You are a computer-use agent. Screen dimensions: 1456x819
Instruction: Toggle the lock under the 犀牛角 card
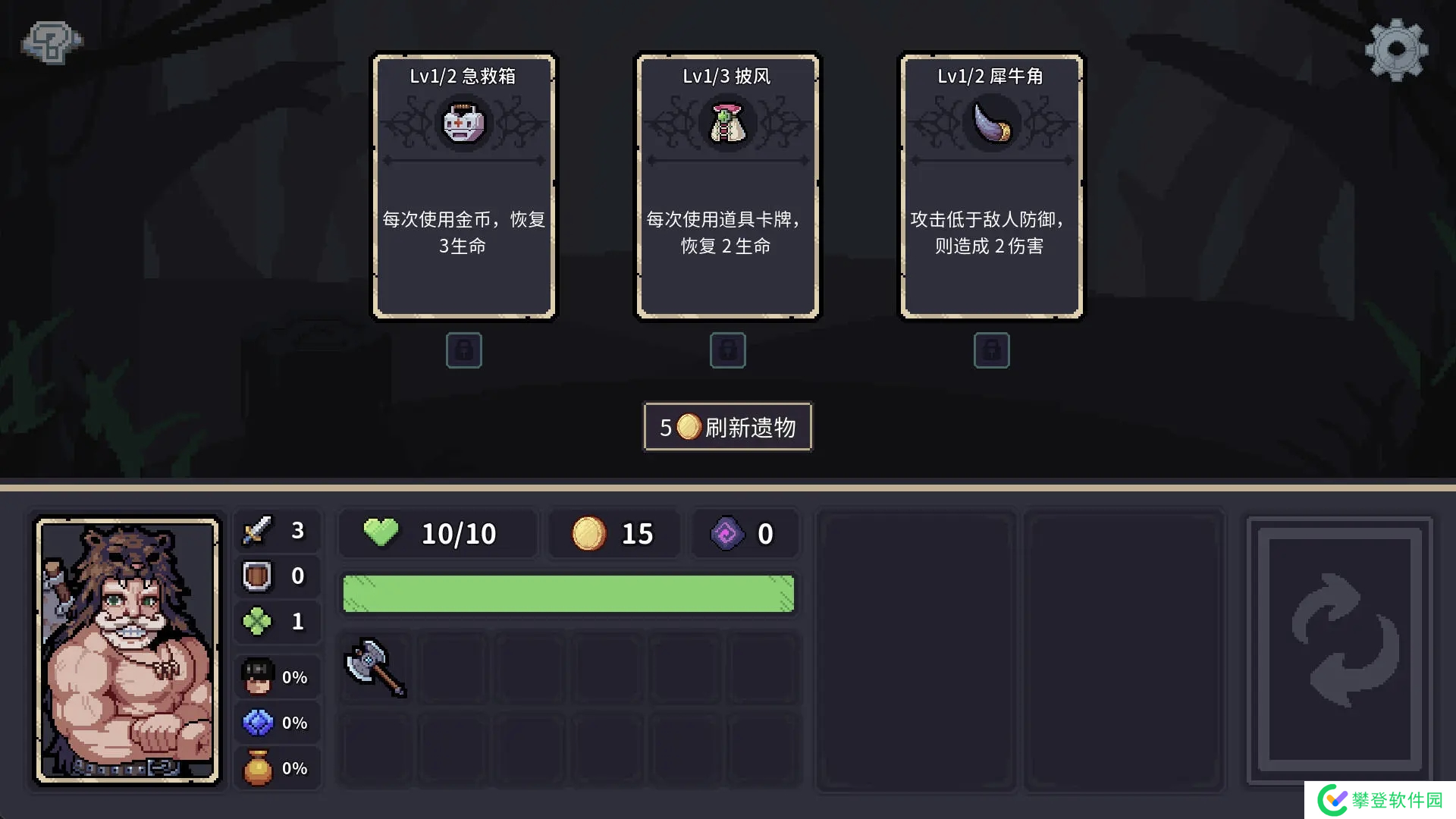pos(991,350)
